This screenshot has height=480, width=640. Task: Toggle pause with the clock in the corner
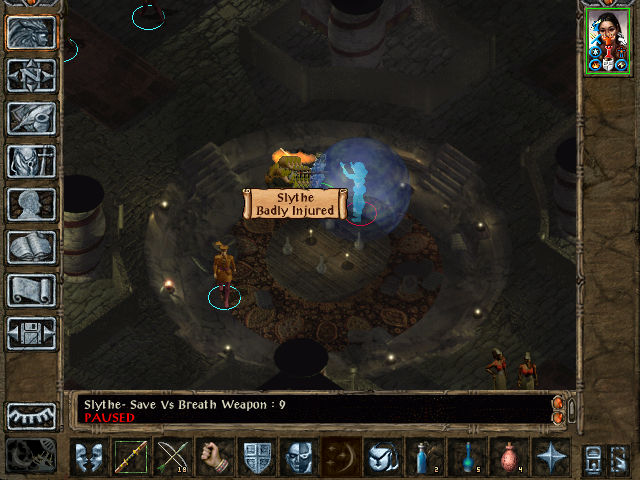point(31,456)
